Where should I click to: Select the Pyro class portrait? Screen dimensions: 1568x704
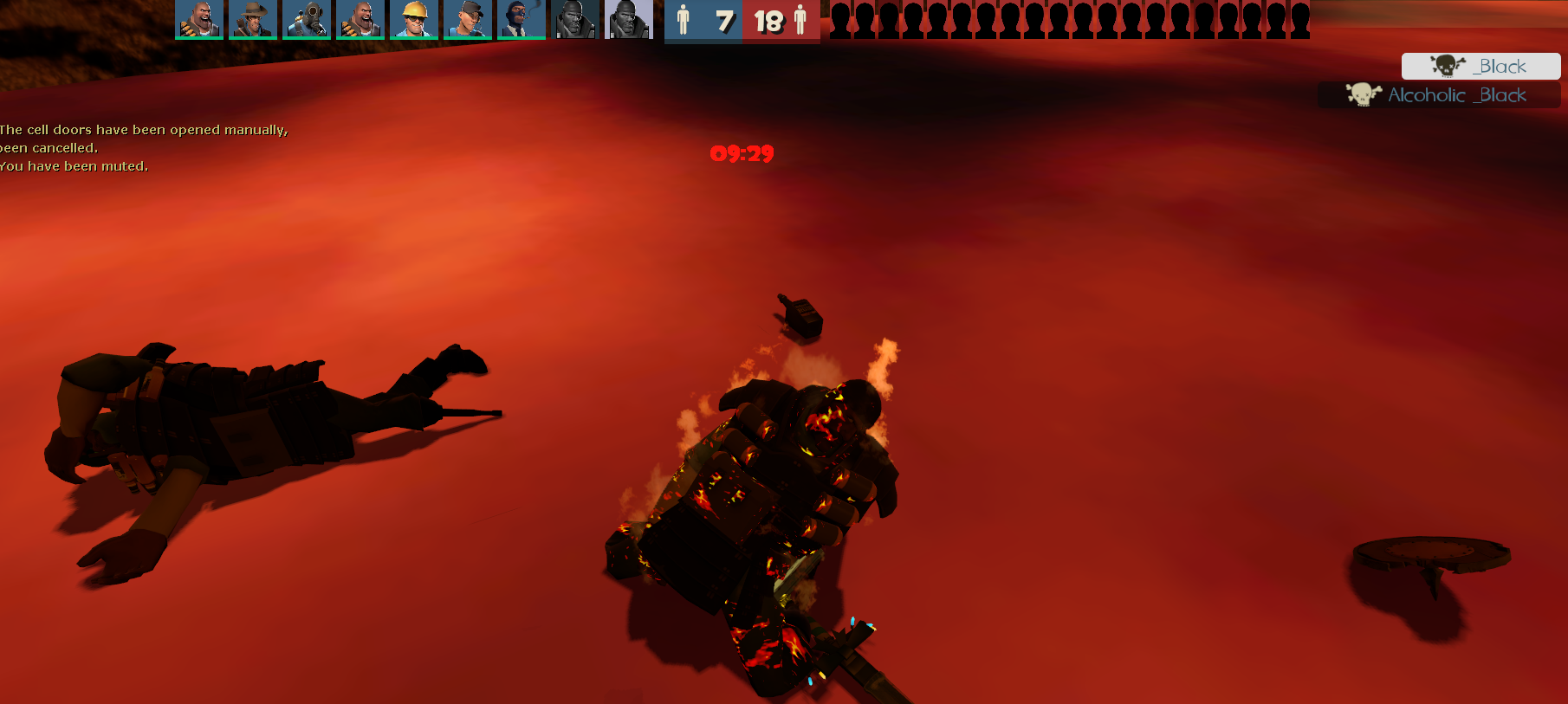(x=307, y=19)
